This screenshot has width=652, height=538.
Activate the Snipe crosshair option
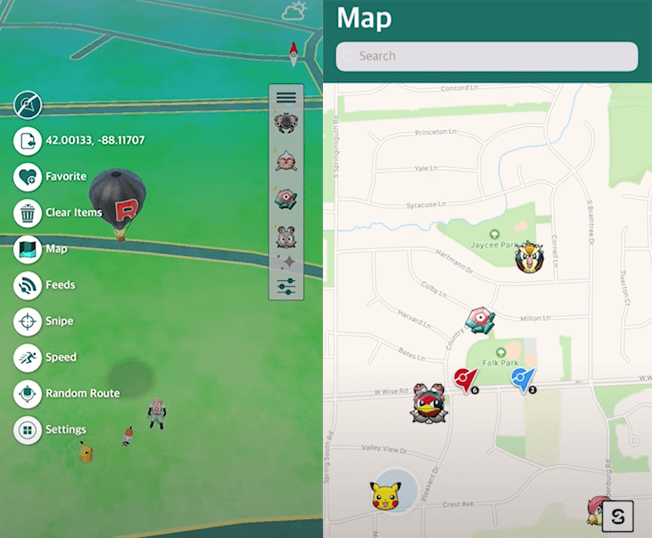click(28, 321)
